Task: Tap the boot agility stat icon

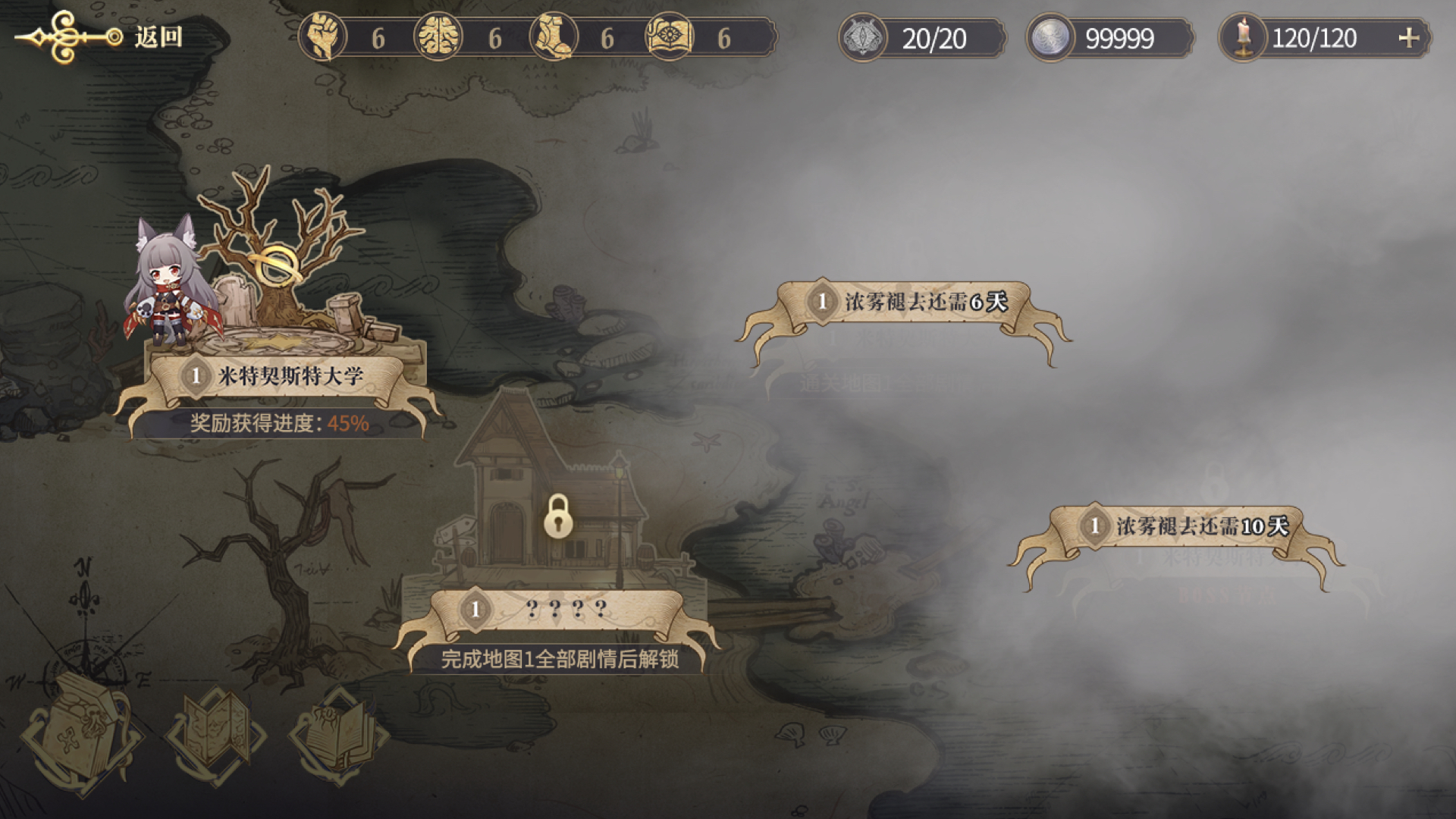Action: tap(554, 37)
